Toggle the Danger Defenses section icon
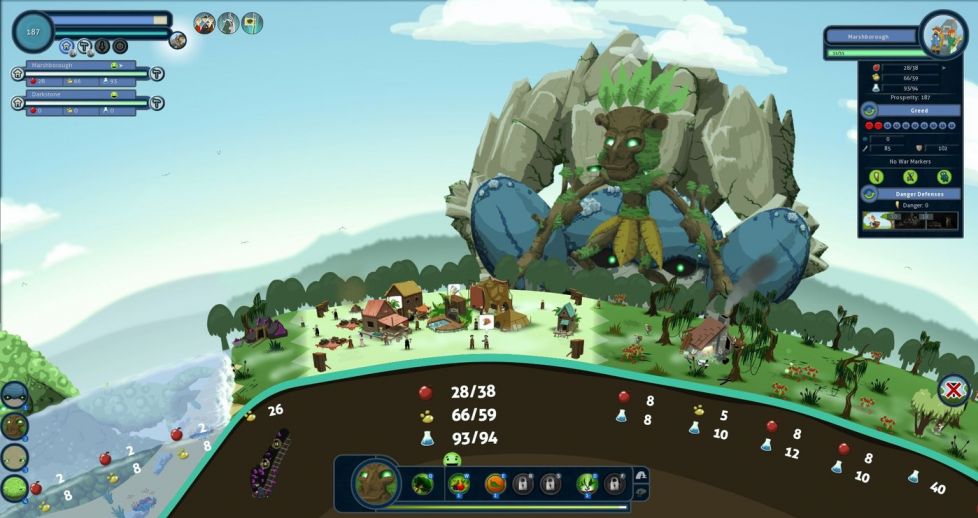The height and width of the screenshot is (518, 978). 869,193
